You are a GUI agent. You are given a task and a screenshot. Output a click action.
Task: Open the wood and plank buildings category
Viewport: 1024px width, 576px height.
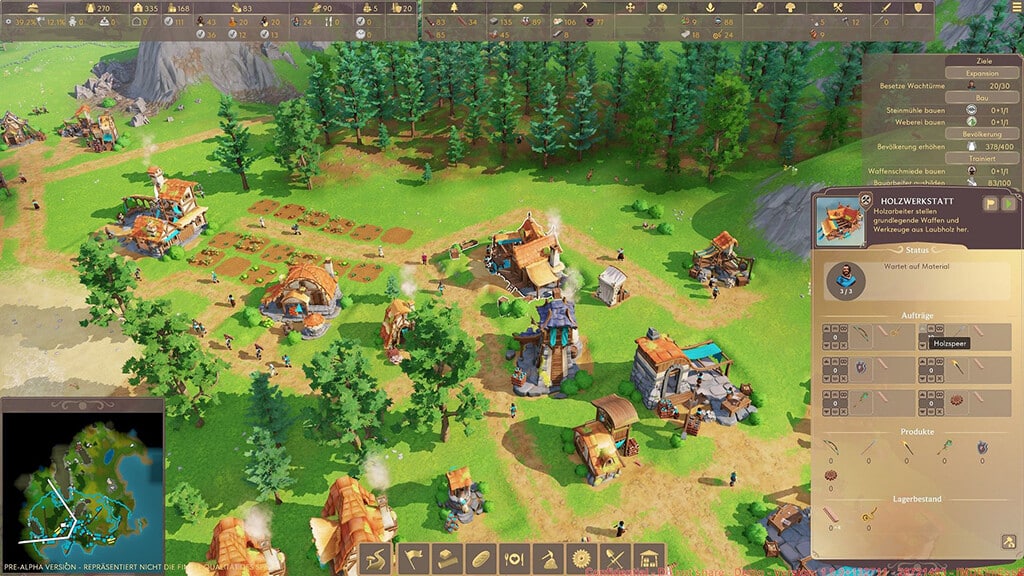pos(445,558)
